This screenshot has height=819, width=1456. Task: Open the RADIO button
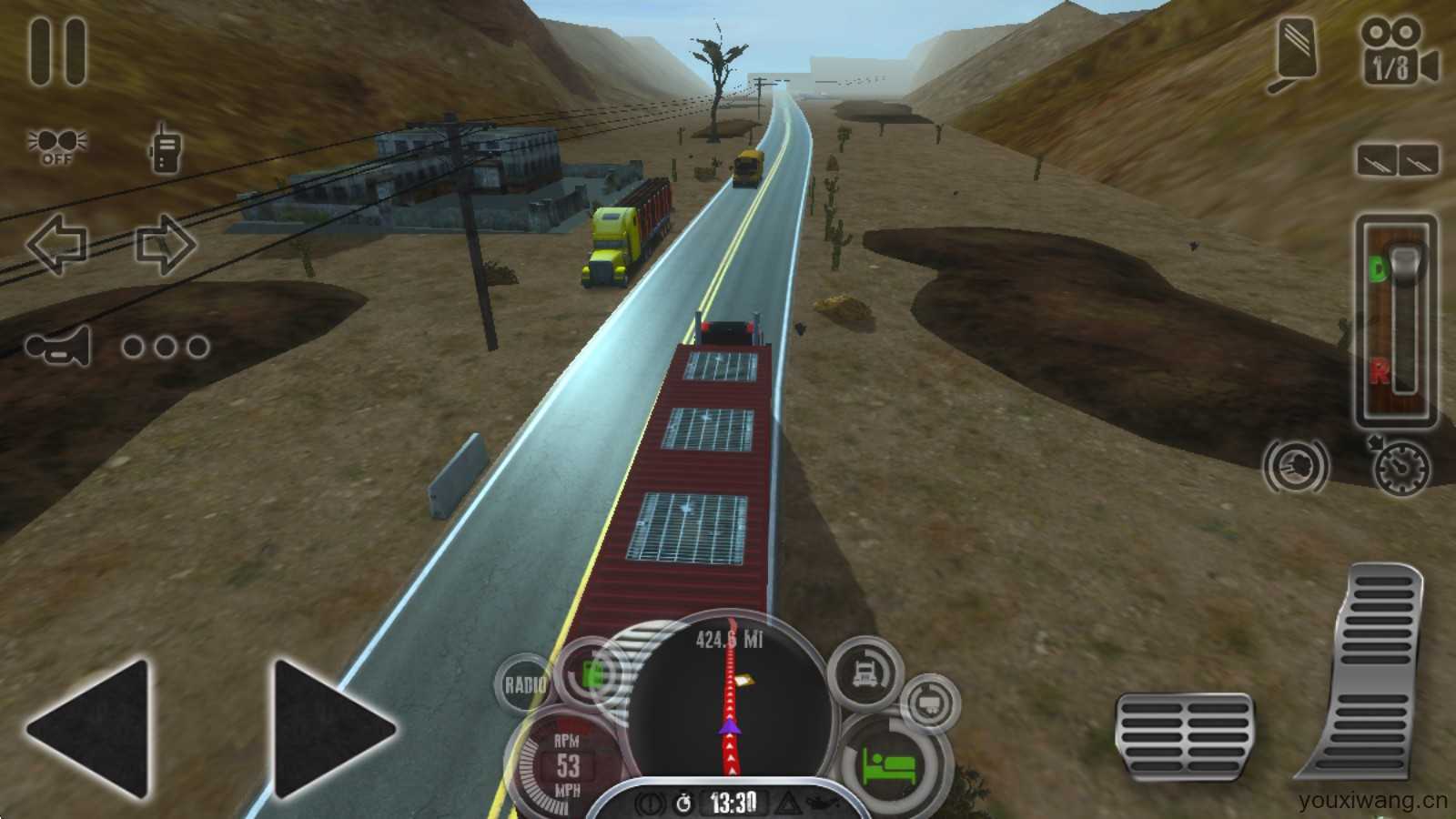pyautogui.click(x=525, y=684)
